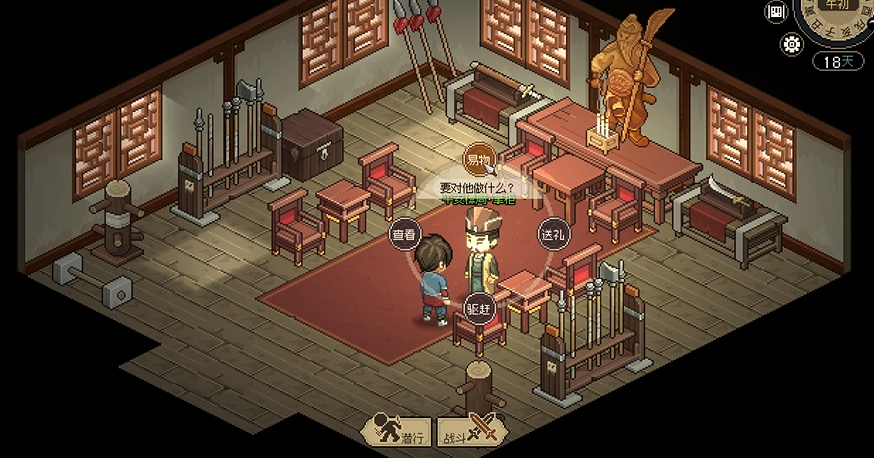Open the map icon beside the time dial
Viewport: 874px width, 458px height.
777,12
